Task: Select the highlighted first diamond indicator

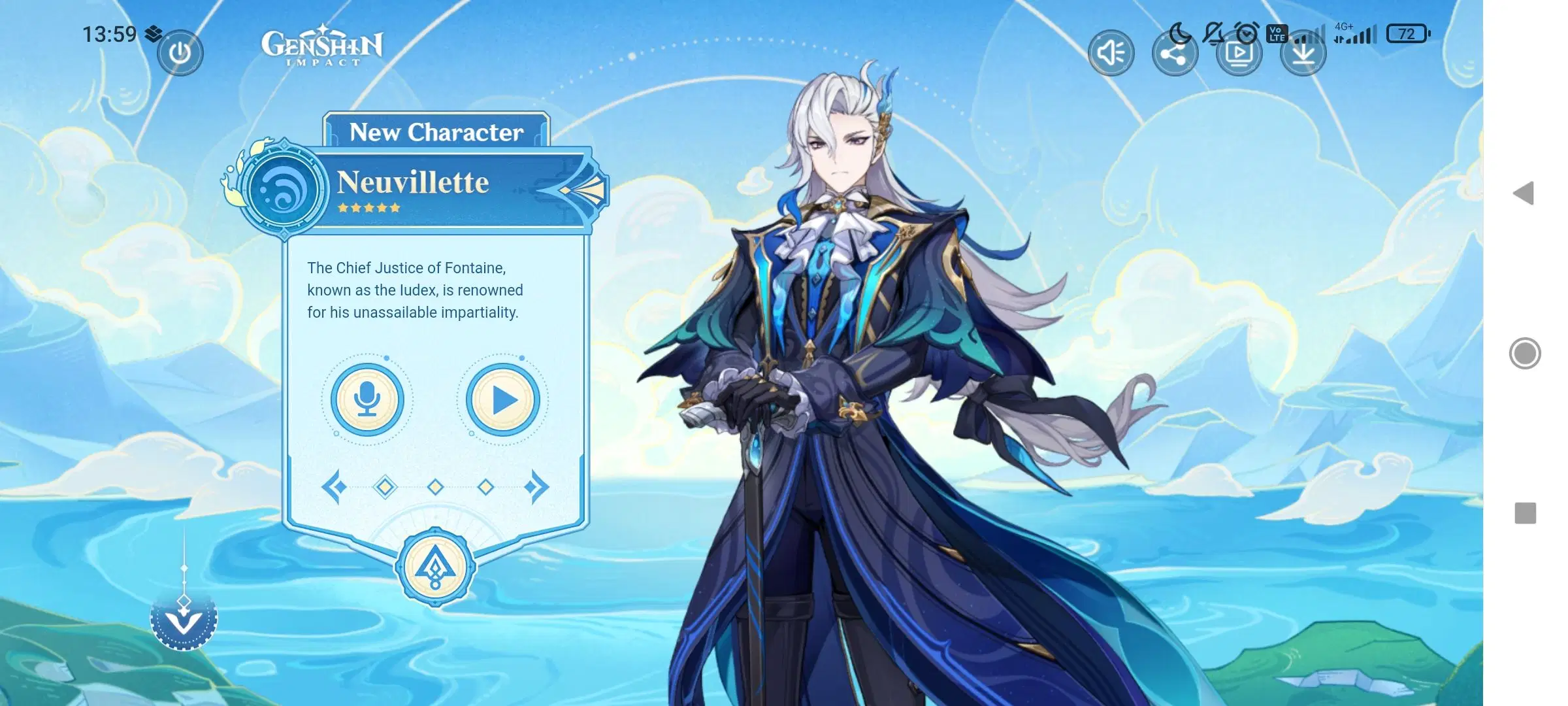Action: point(385,486)
